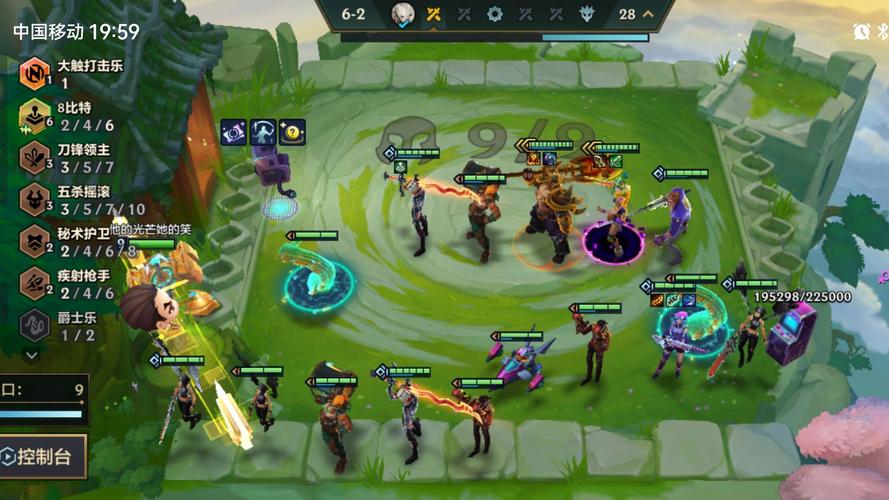Select the gear-shaped round icon in the stage tracker
Image resolution: width=889 pixels, height=500 pixels.
[494, 14]
